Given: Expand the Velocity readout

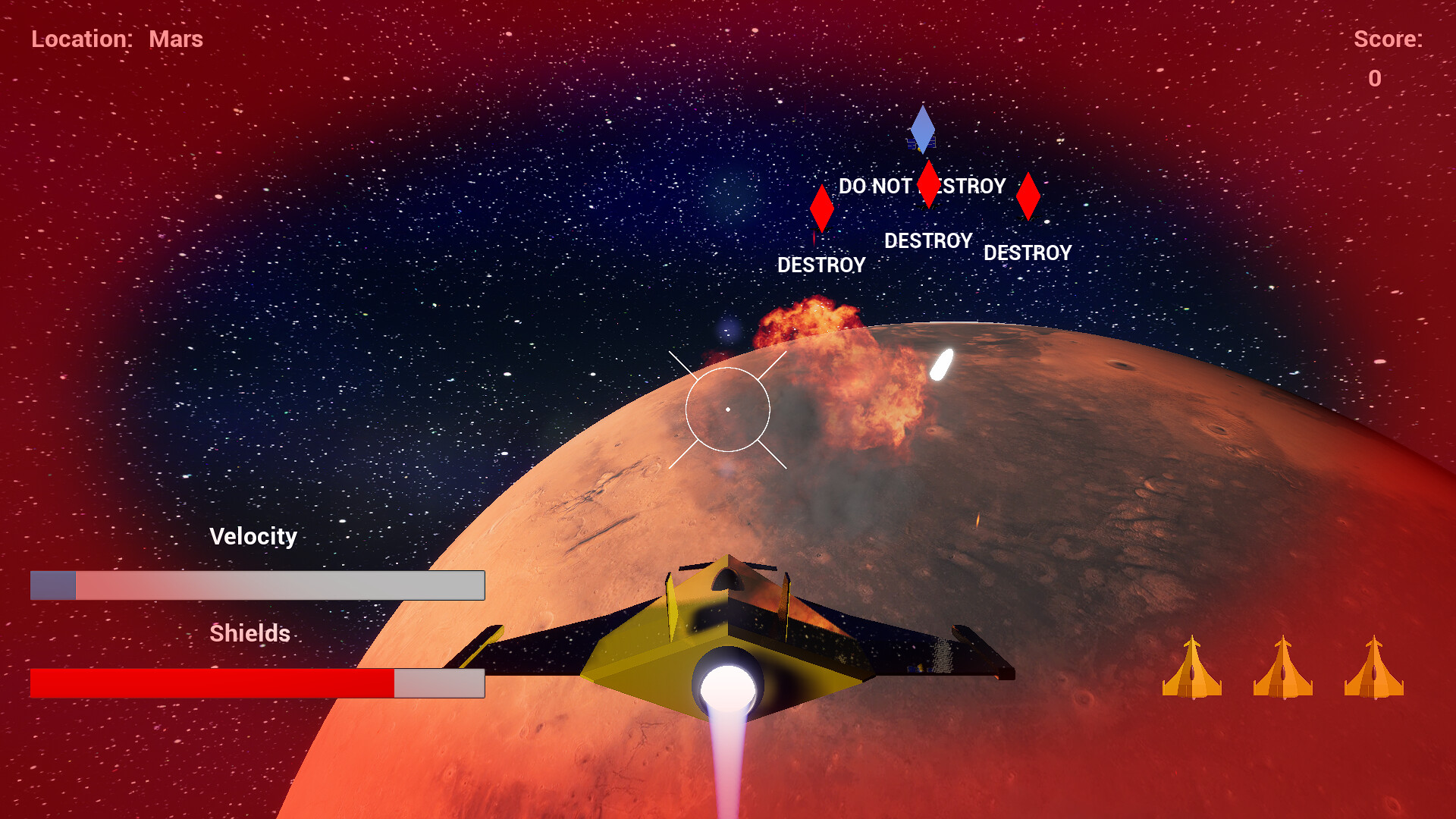Looking at the screenshot, I should [x=256, y=585].
